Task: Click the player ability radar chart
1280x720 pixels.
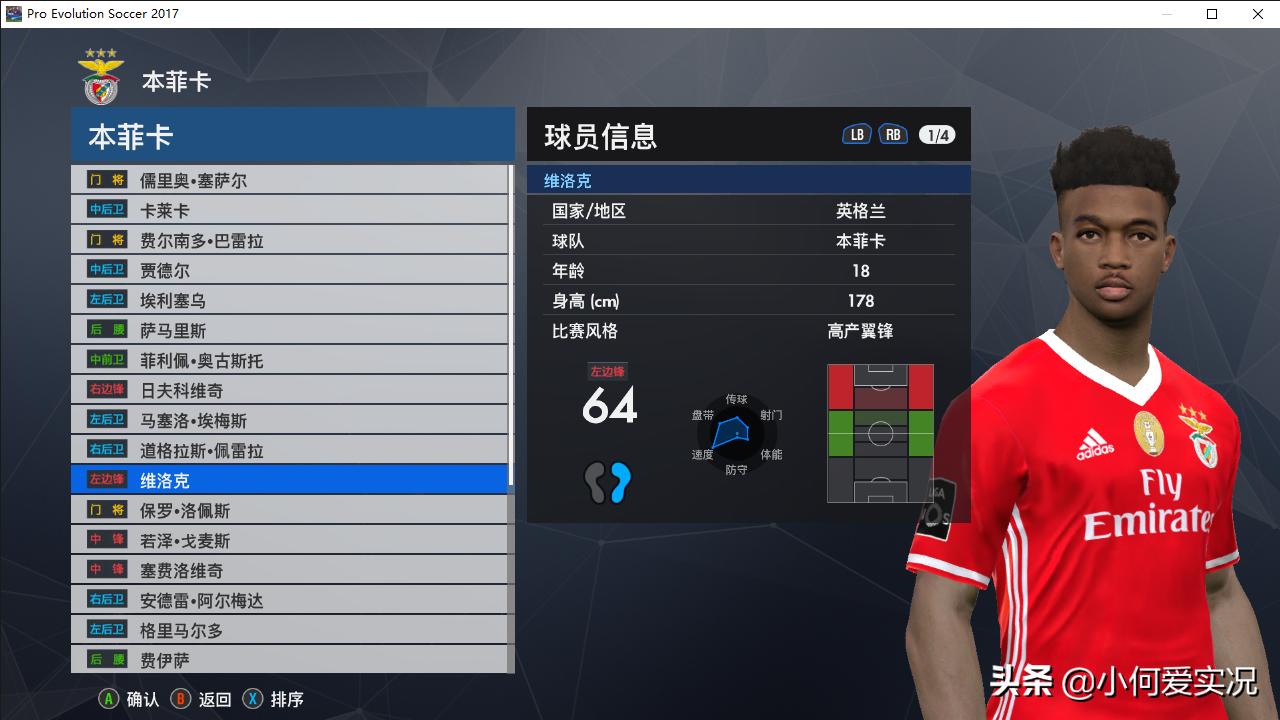Action: point(738,435)
